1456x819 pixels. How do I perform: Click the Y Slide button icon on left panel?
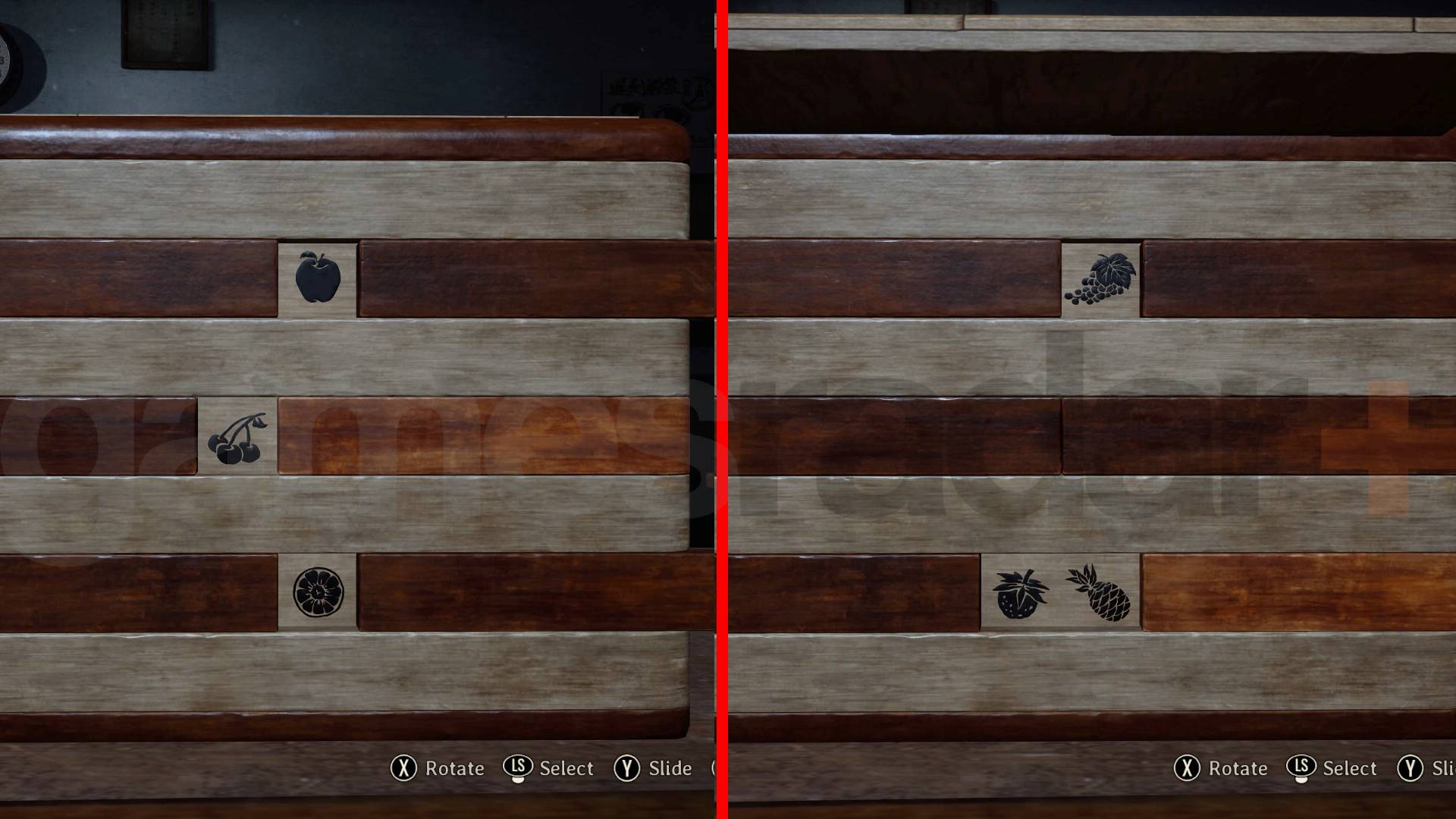[x=628, y=768]
